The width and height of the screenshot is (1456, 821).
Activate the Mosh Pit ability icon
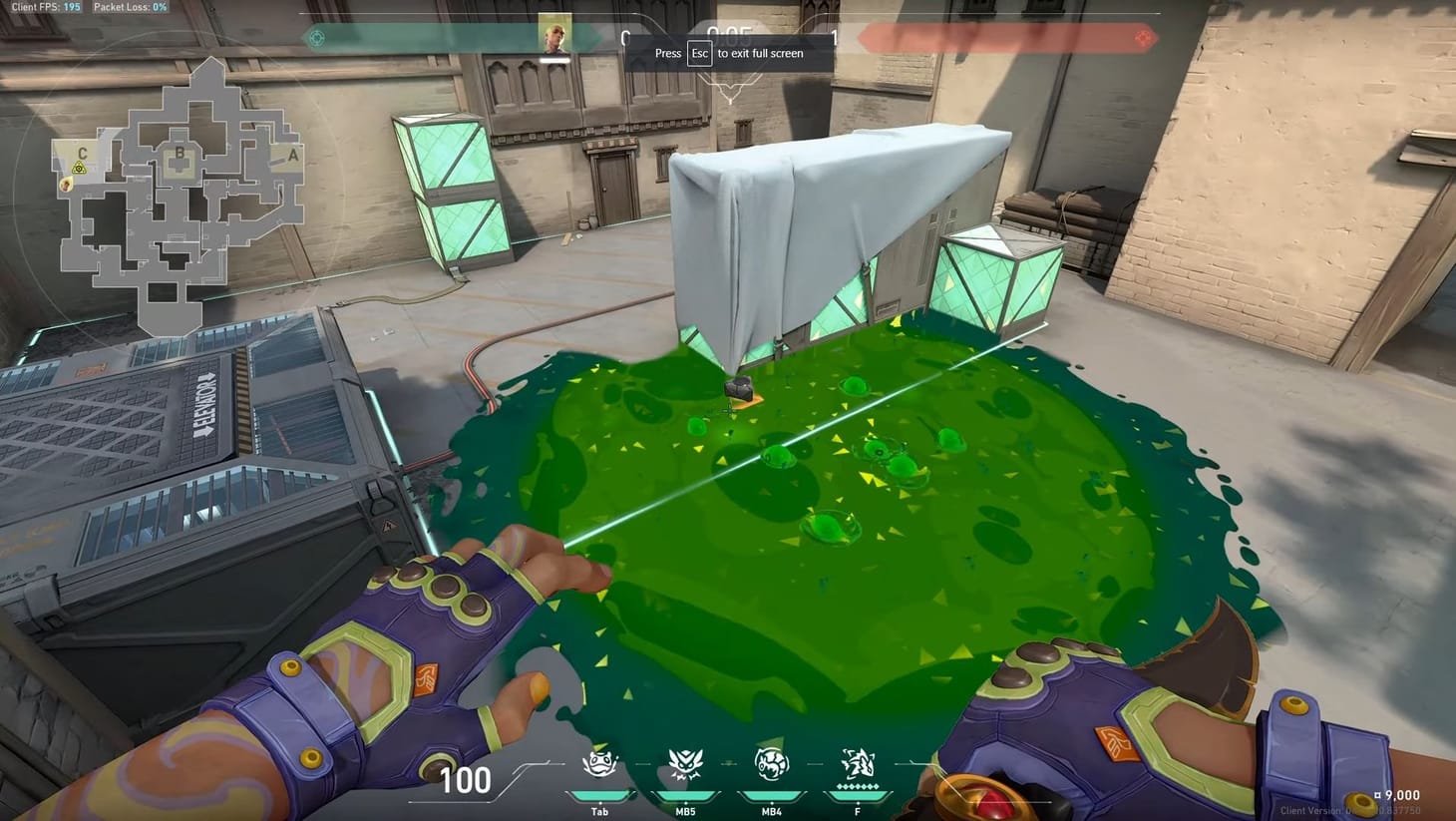599,766
